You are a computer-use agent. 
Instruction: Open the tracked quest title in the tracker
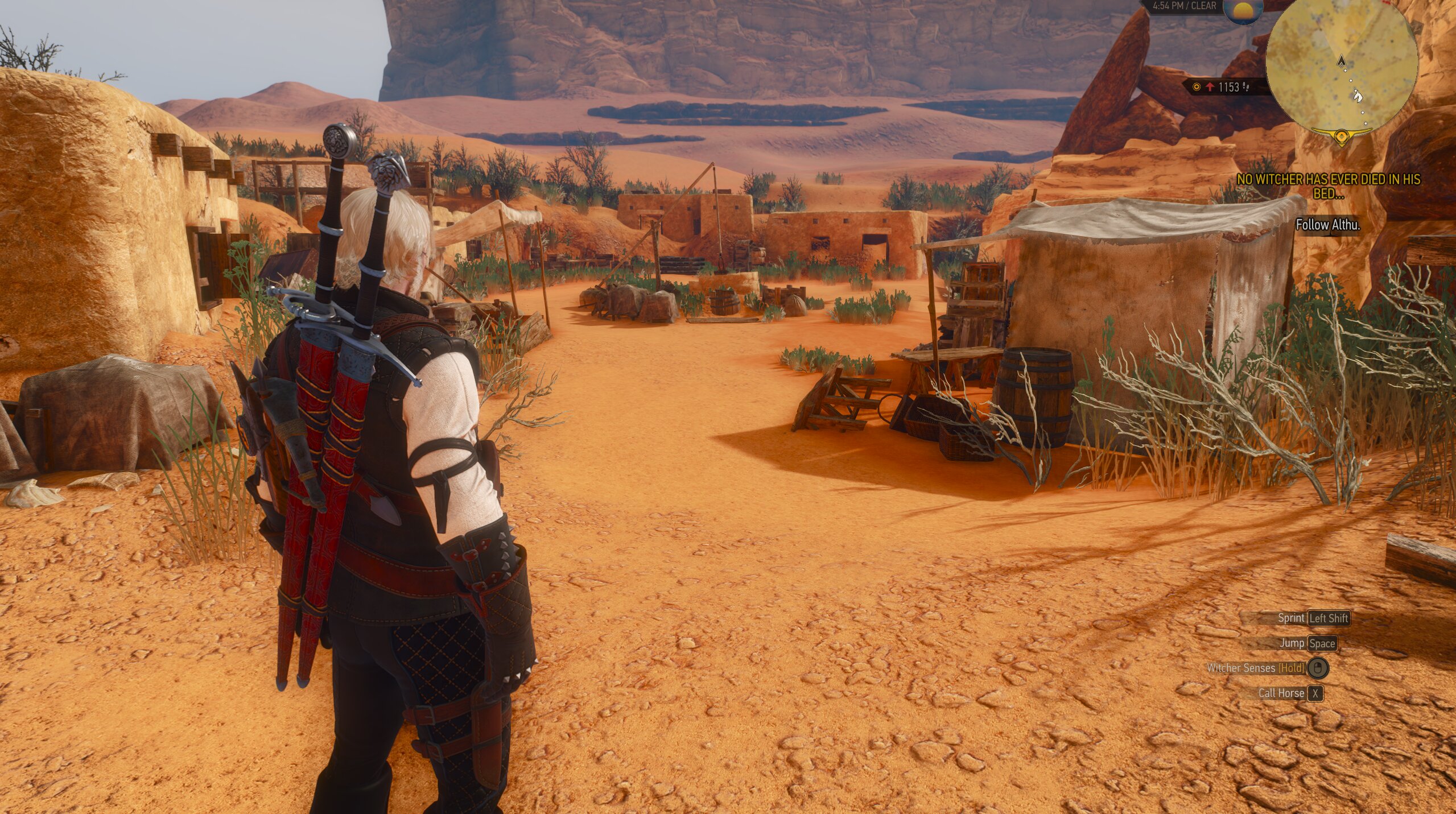pos(1328,186)
